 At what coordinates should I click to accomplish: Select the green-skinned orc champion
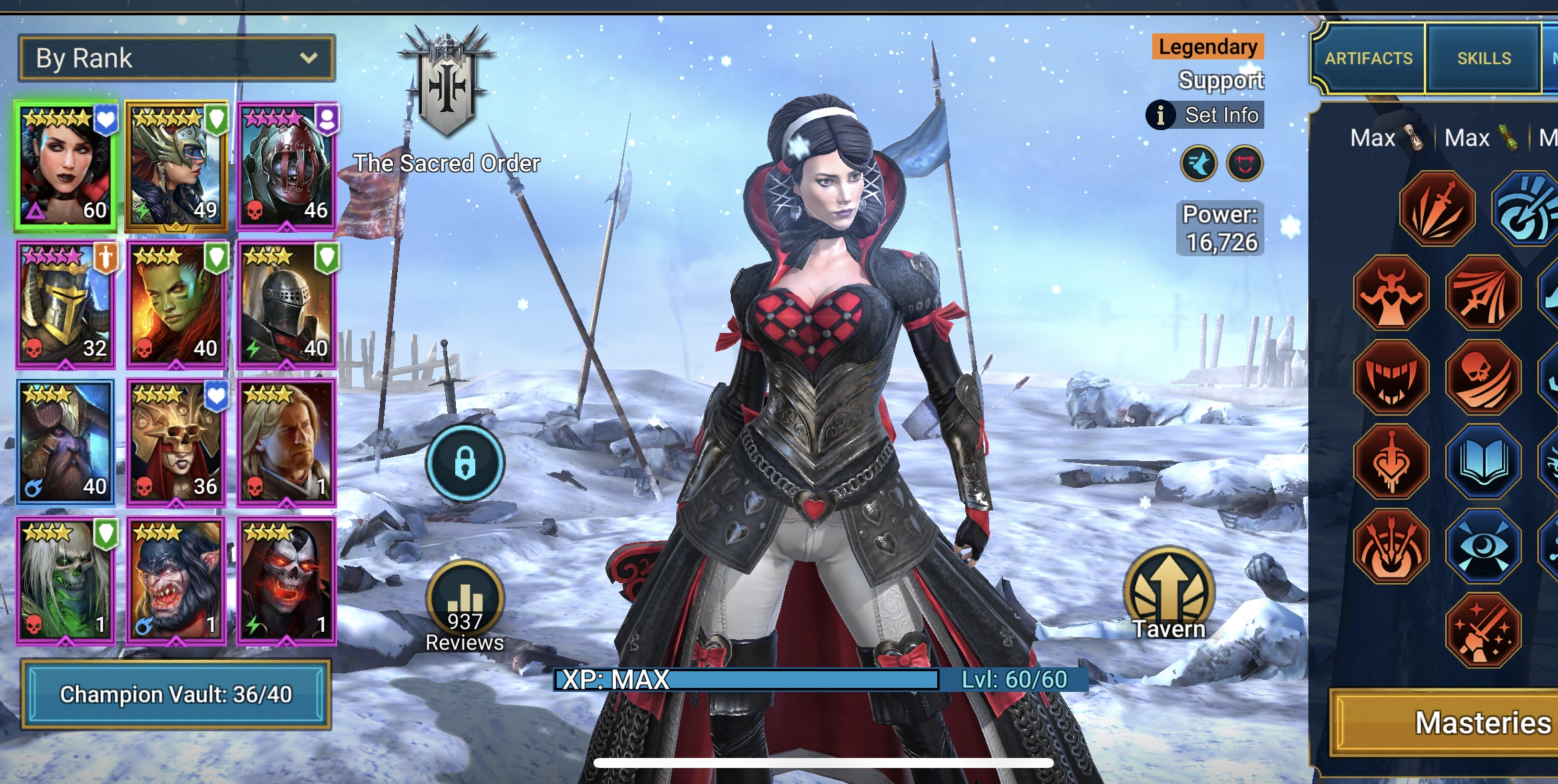pos(176,305)
